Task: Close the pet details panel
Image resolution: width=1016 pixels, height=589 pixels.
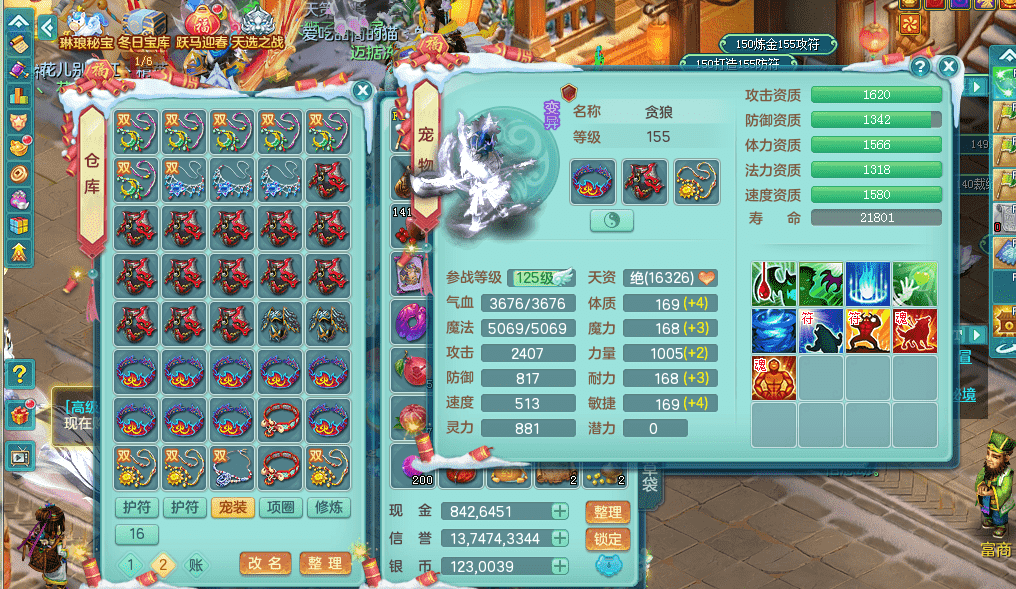Action: coord(948,67)
